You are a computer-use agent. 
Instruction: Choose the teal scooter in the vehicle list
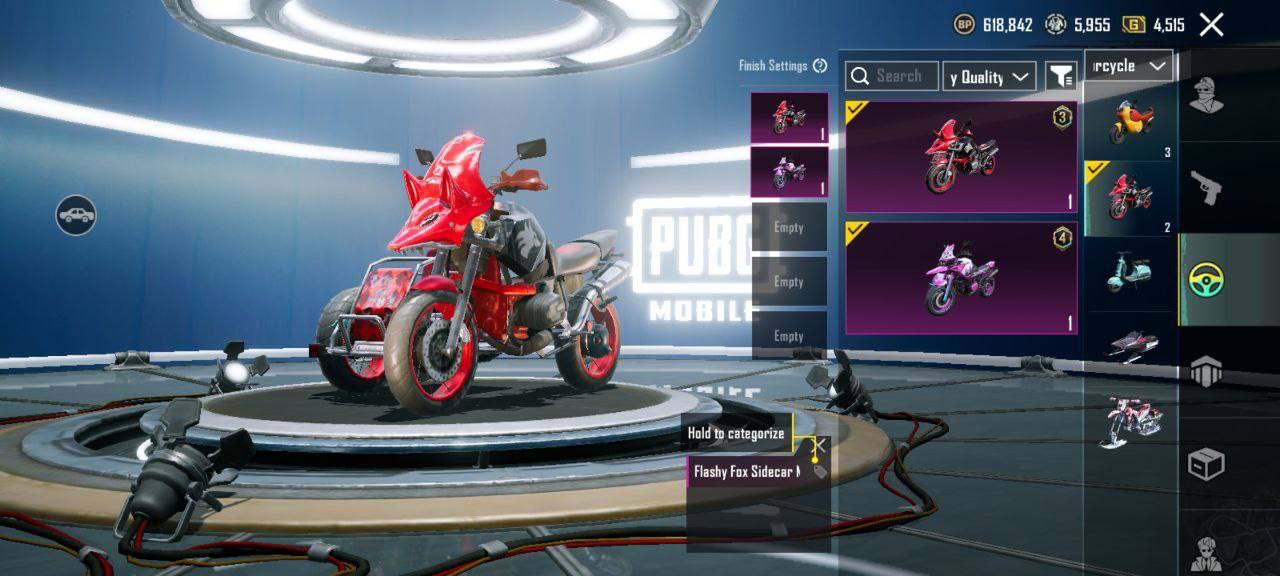pyautogui.click(x=1131, y=273)
